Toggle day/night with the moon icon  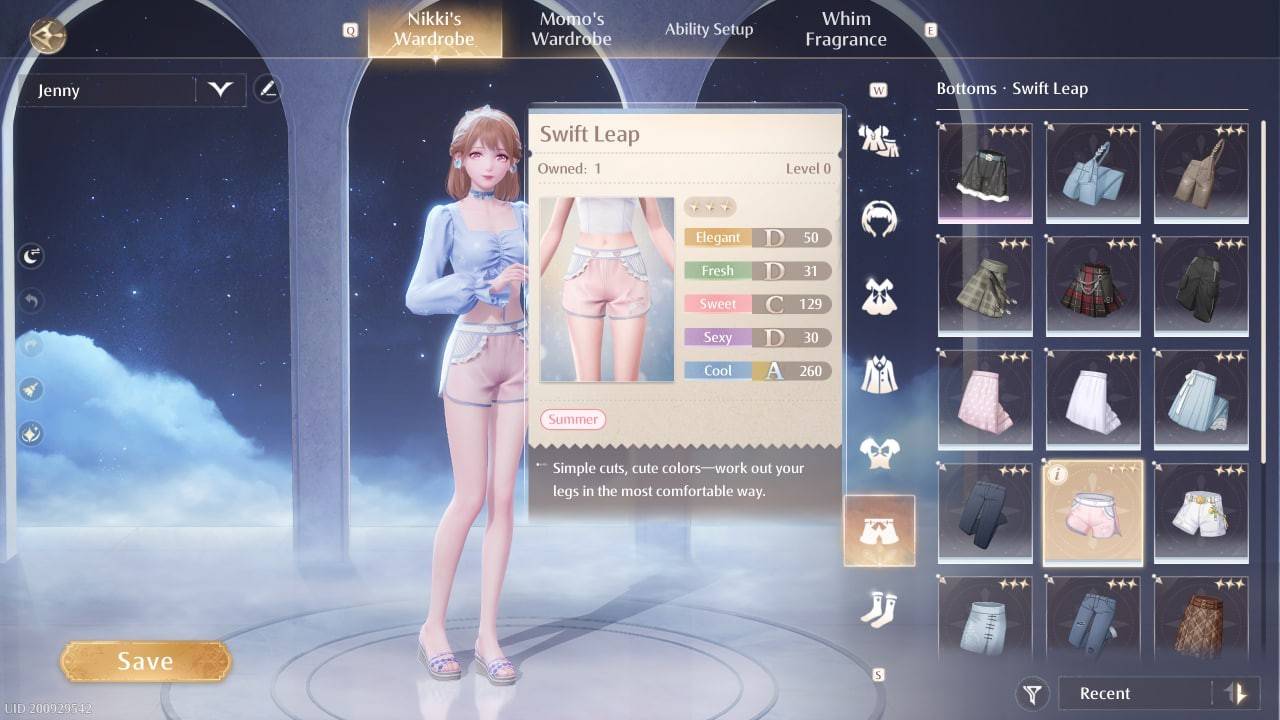[30, 255]
